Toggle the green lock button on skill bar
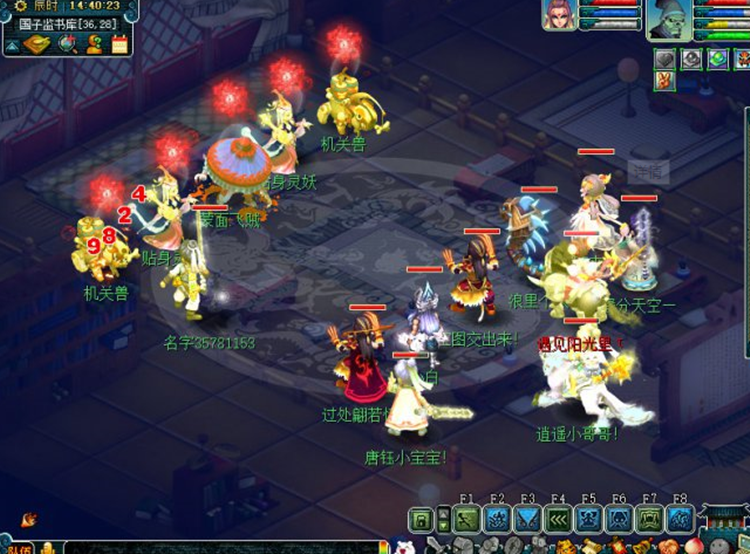 (x=421, y=519)
